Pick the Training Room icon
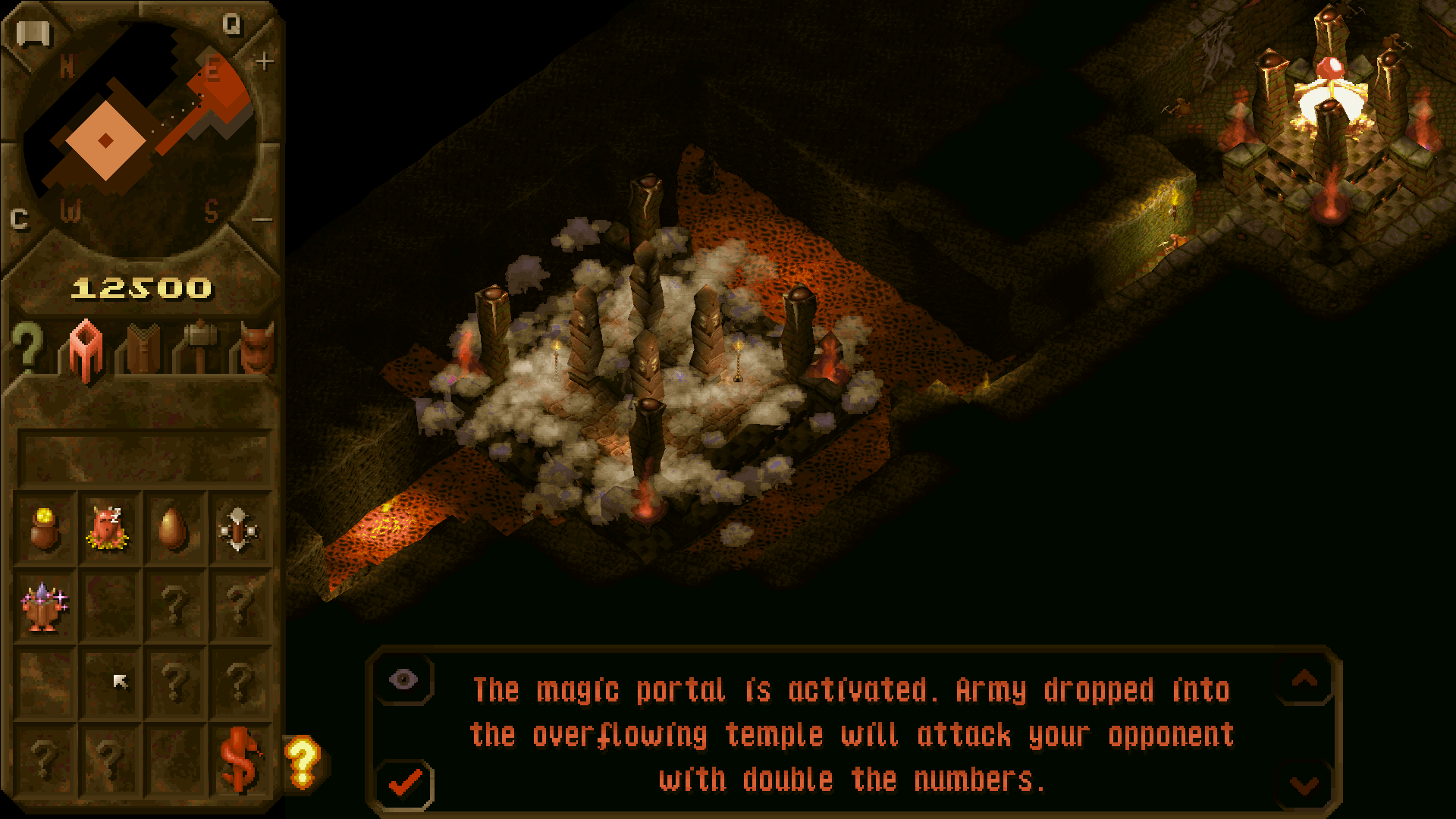This screenshot has width=1456, height=819. click(x=238, y=529)
